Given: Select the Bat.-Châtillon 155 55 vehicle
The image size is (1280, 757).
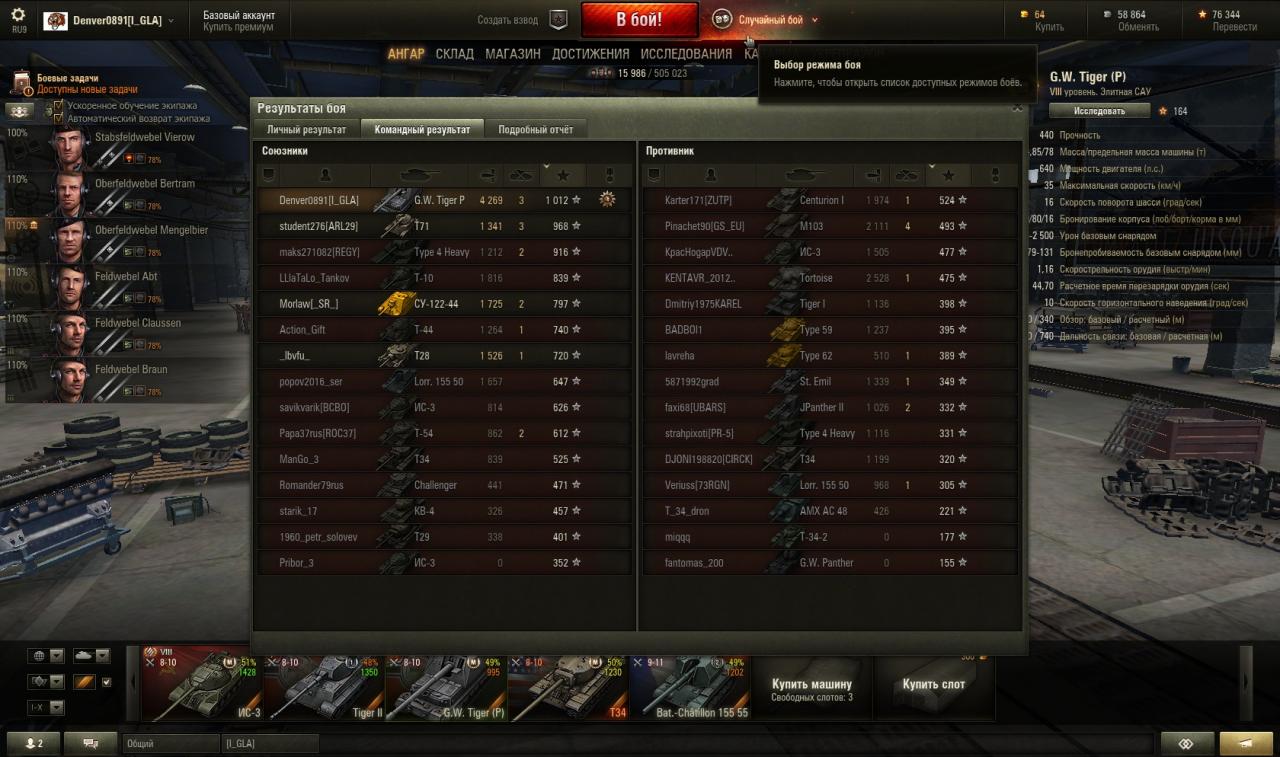Looking at the screenshot, I should coord(690,687).
